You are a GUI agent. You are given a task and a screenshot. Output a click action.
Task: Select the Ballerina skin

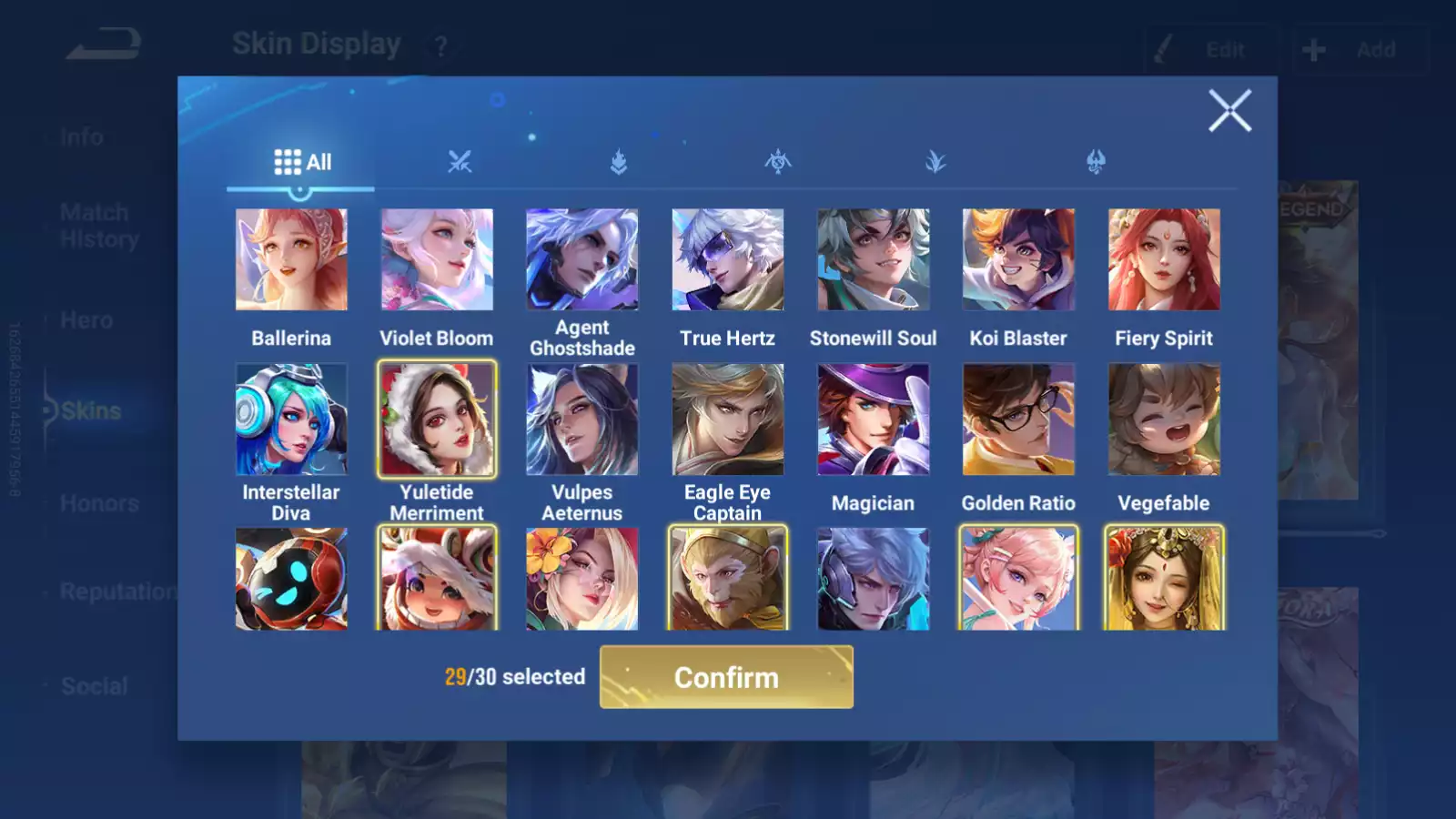(x=291, y=259)
